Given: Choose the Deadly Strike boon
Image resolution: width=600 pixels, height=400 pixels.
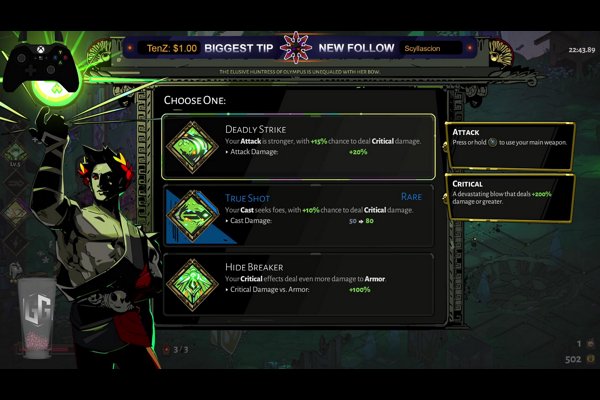Looking at the screenshot, I should [299, 146].
